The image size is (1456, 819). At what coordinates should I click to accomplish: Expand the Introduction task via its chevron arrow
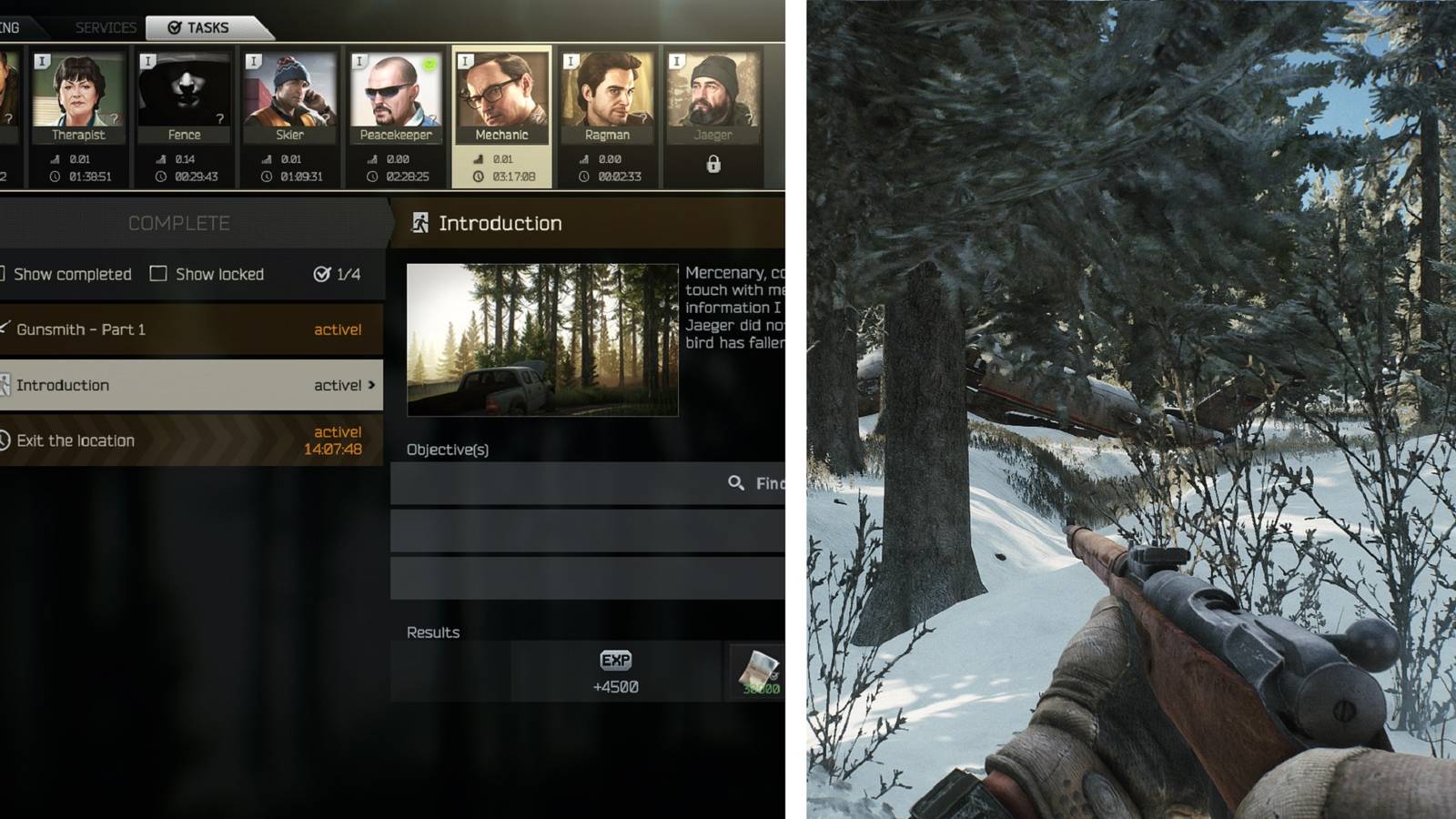371,385
